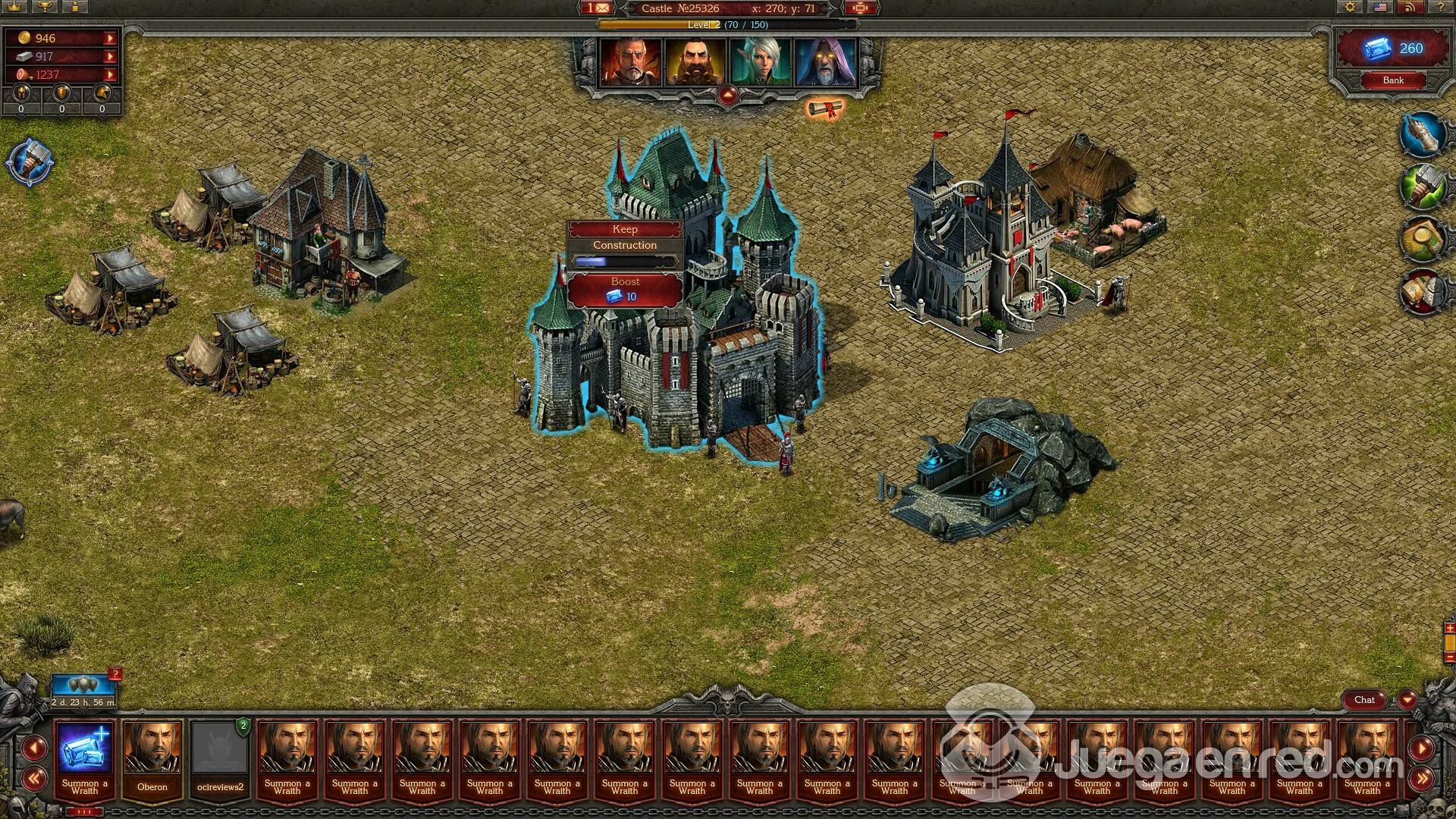
Task: Open the Bank
Action: point(1392,80)
